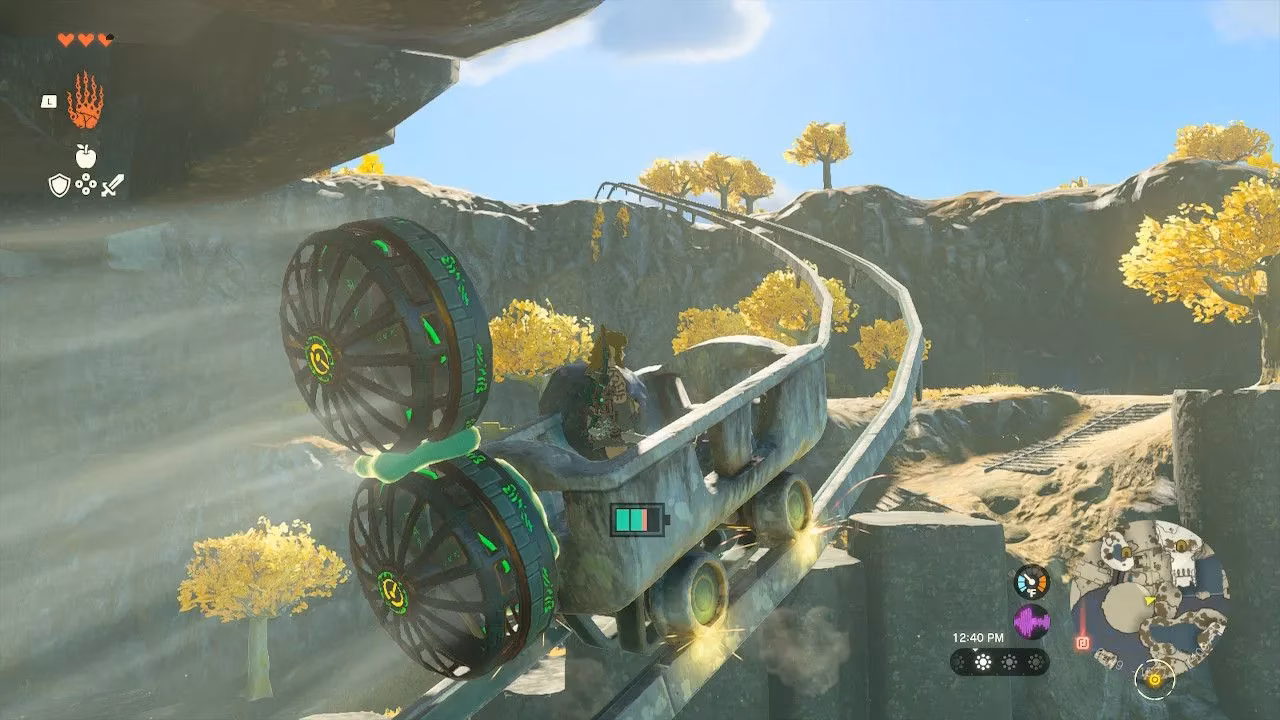Activate the orange Ultrahand ability icon
The image size is (1280, 720).
(85, 100)
